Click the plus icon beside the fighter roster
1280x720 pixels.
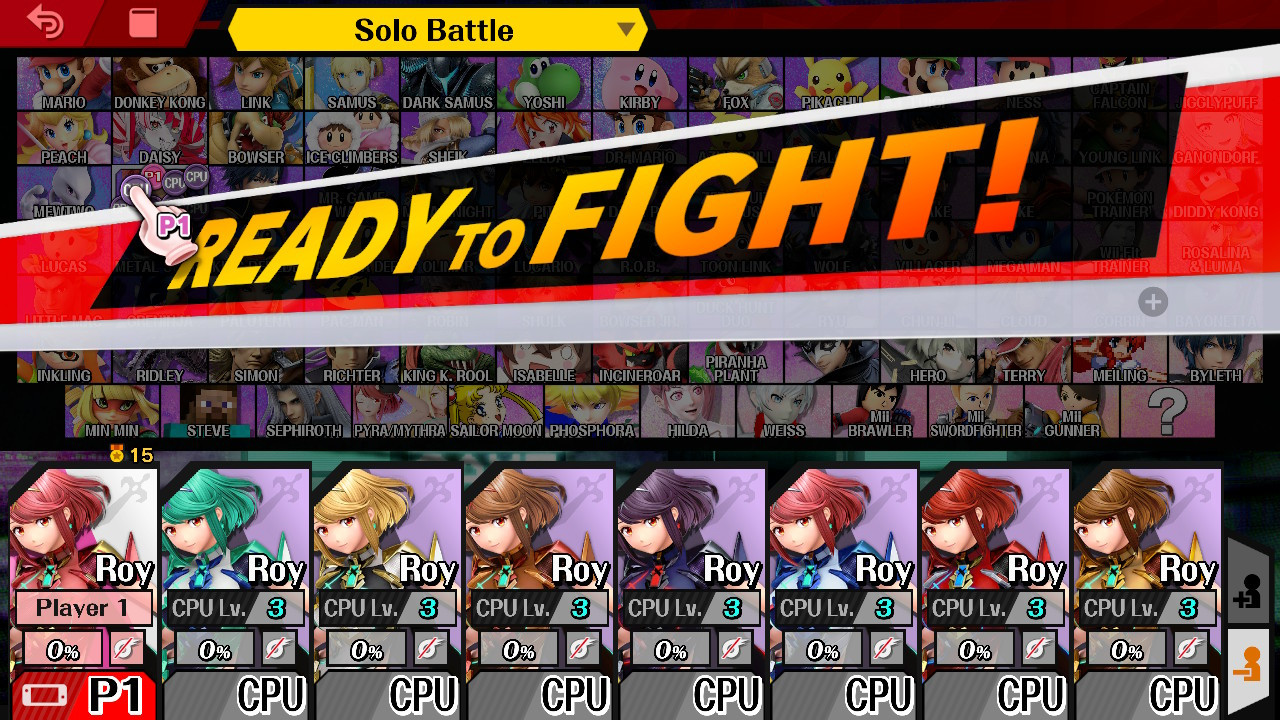coord(1153,302)
